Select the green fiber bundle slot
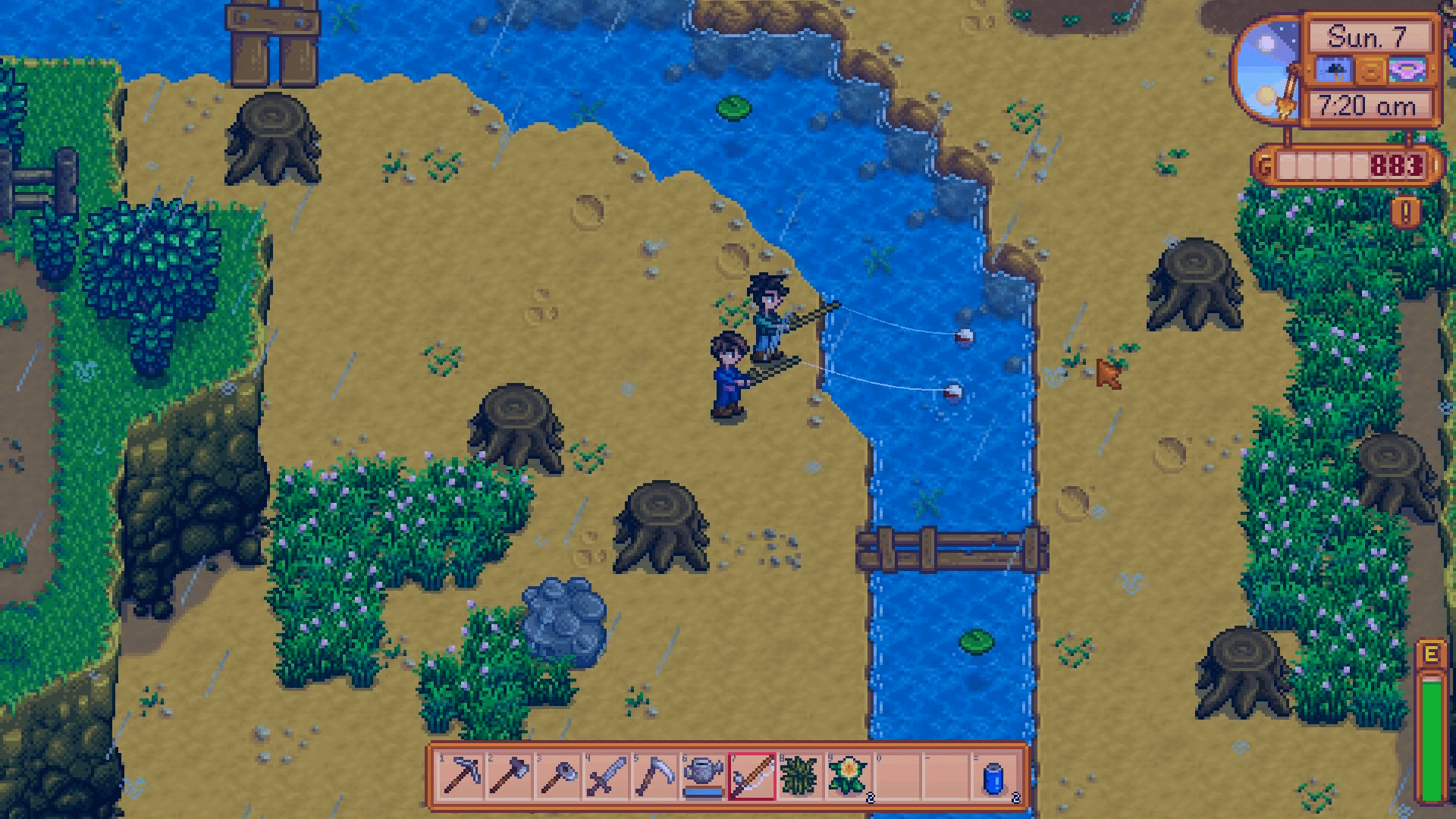Screen dimensions: 1456x819 tap(800, 776)
